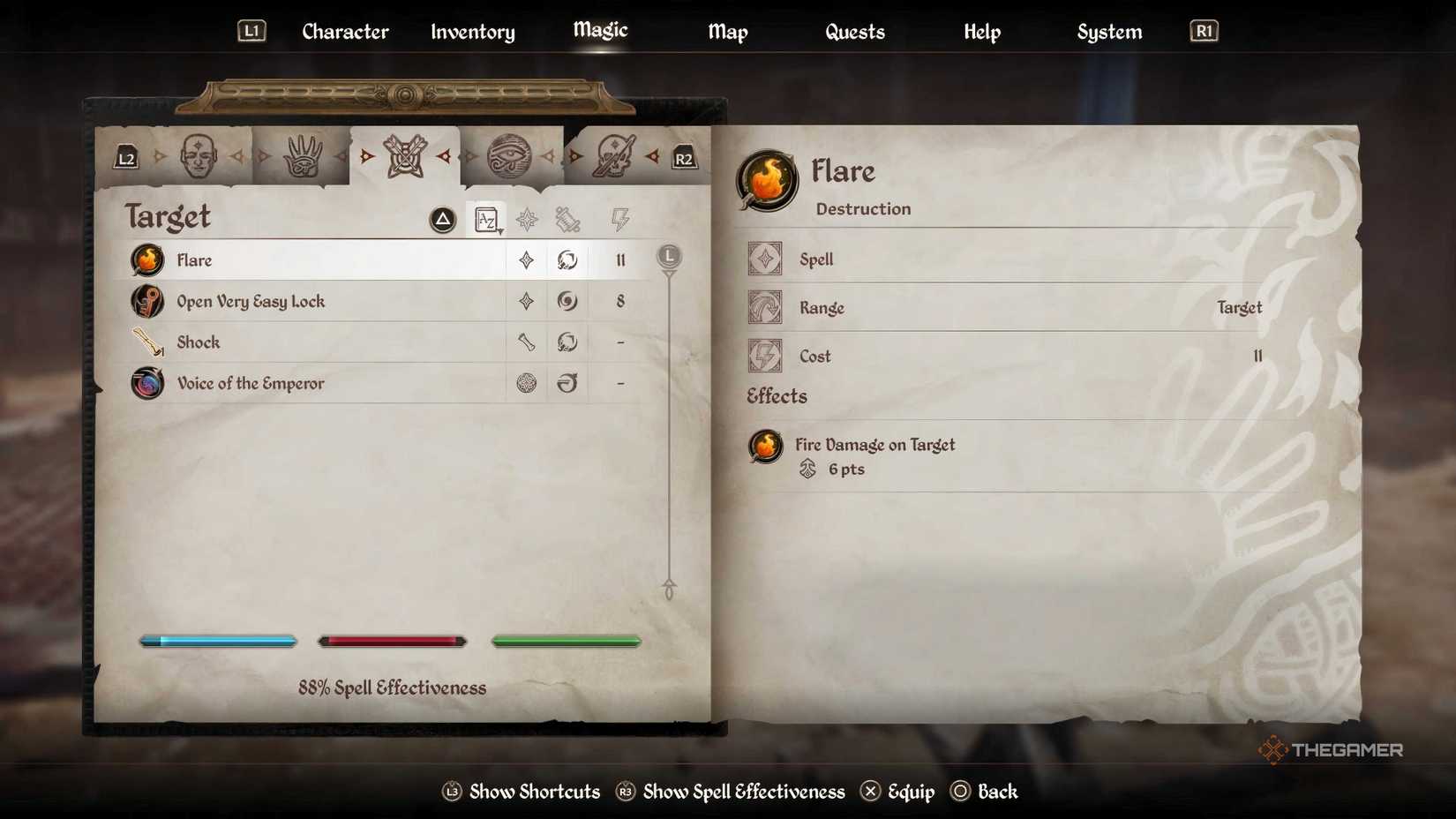This screenshot has width=1456, height=819.
Task: Open the Inventory menu item
Action: pyautogui.click(x=472, y=32)
